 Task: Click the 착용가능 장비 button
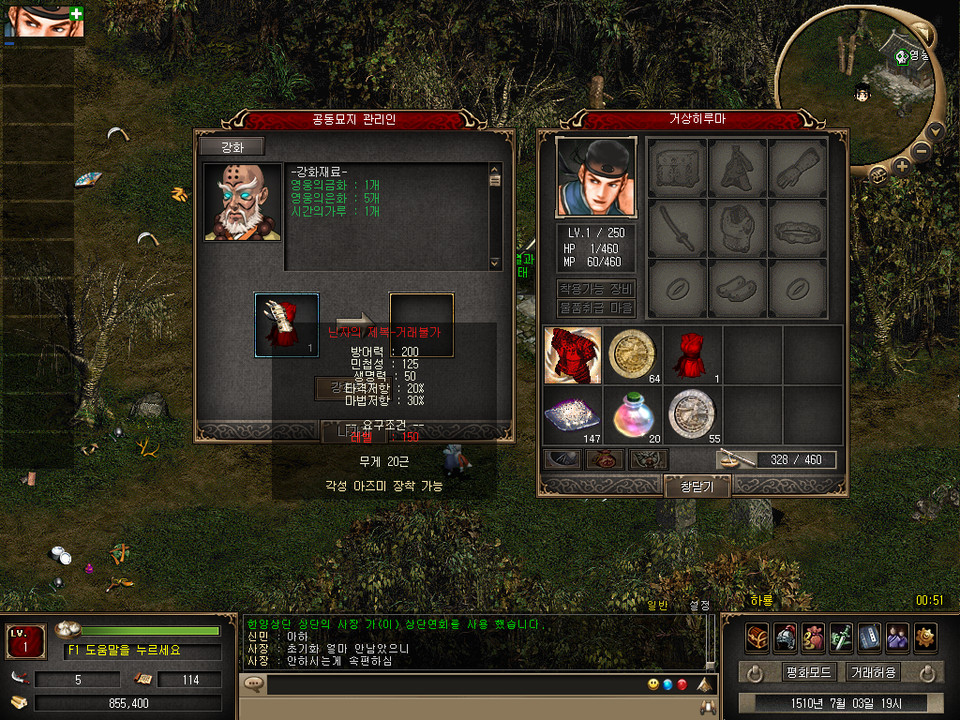(596, 289)
